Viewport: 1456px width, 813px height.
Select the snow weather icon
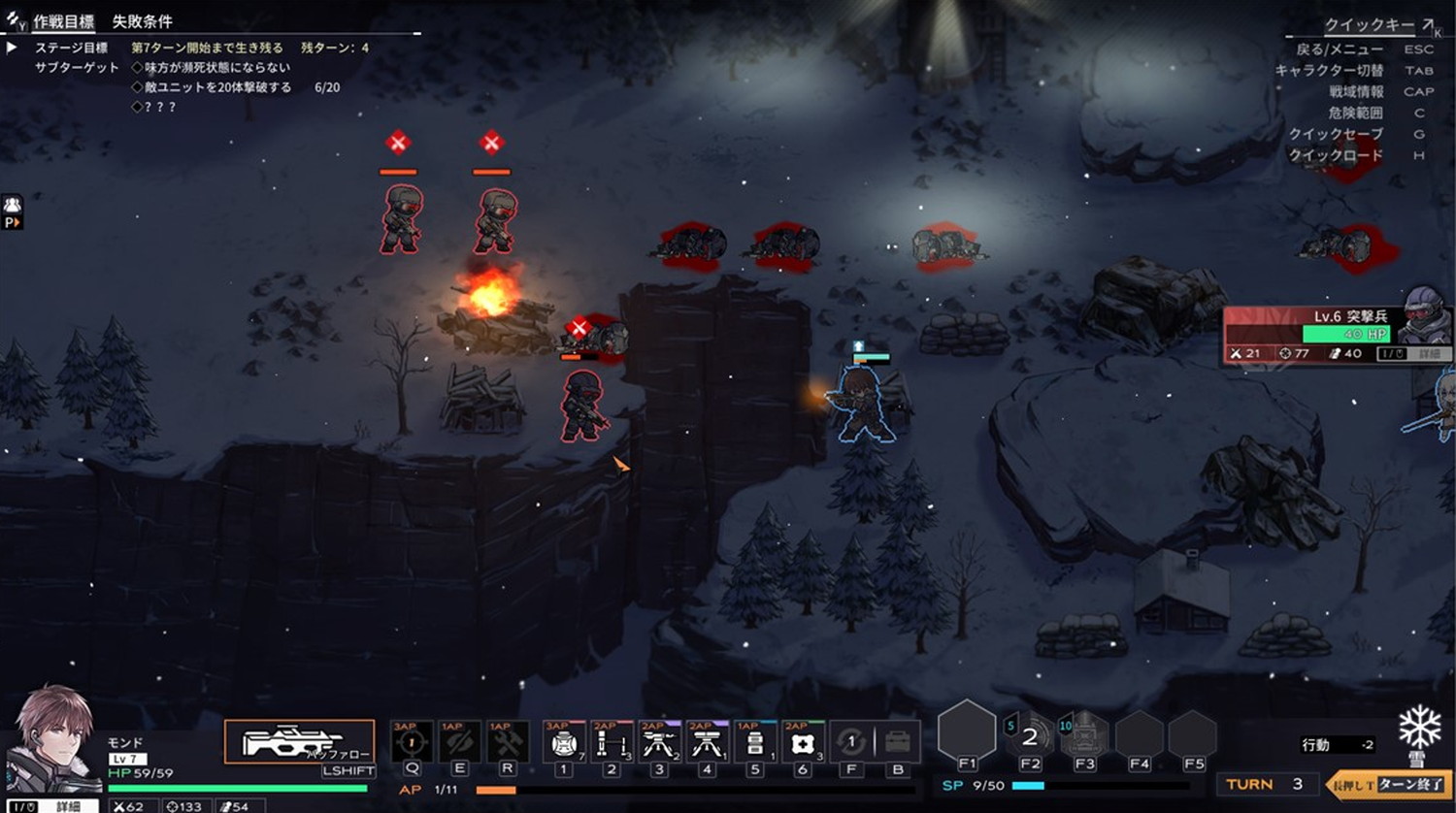point(1420,728)
